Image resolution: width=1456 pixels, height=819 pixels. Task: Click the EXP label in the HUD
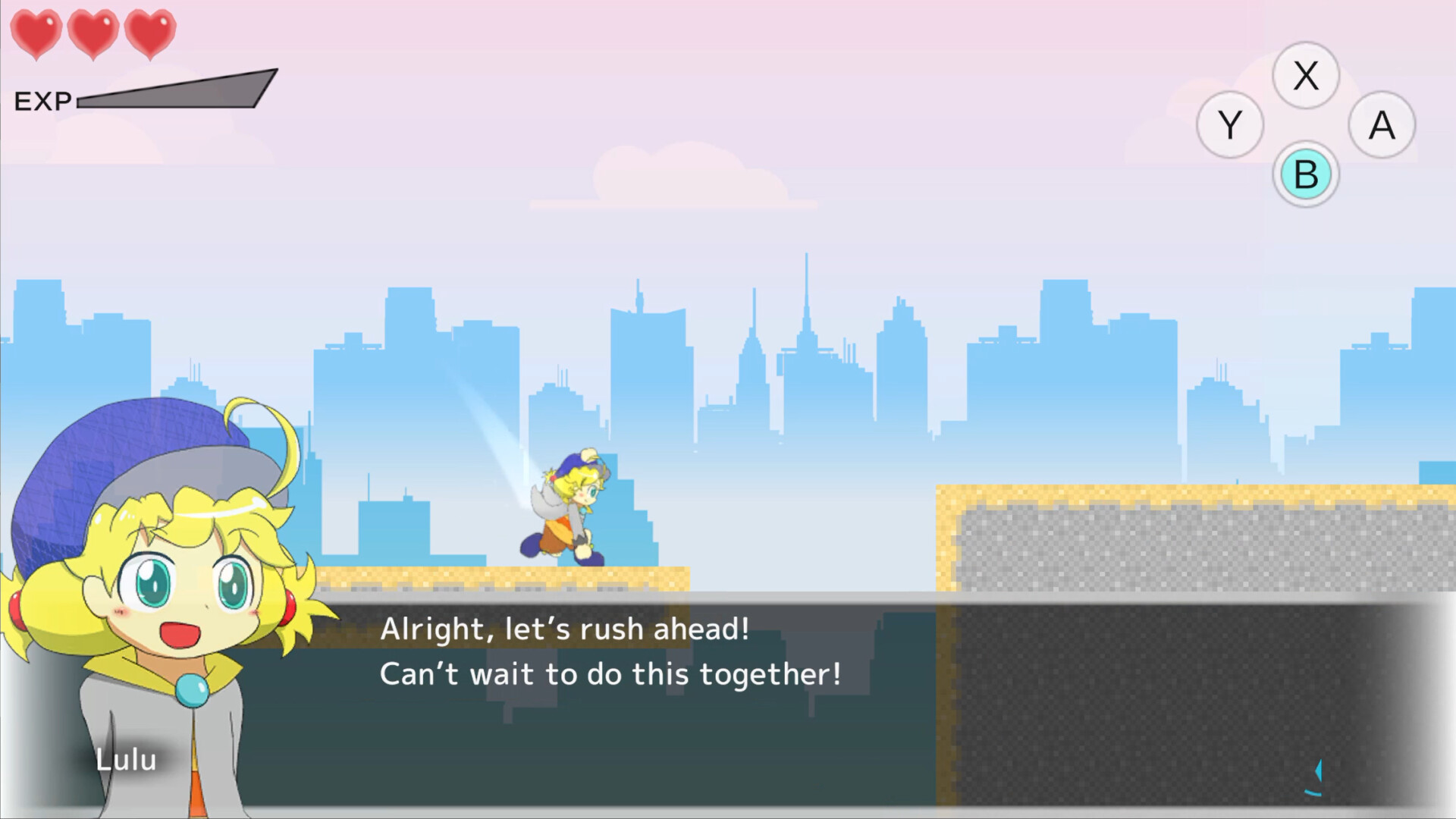click(44, 99)
